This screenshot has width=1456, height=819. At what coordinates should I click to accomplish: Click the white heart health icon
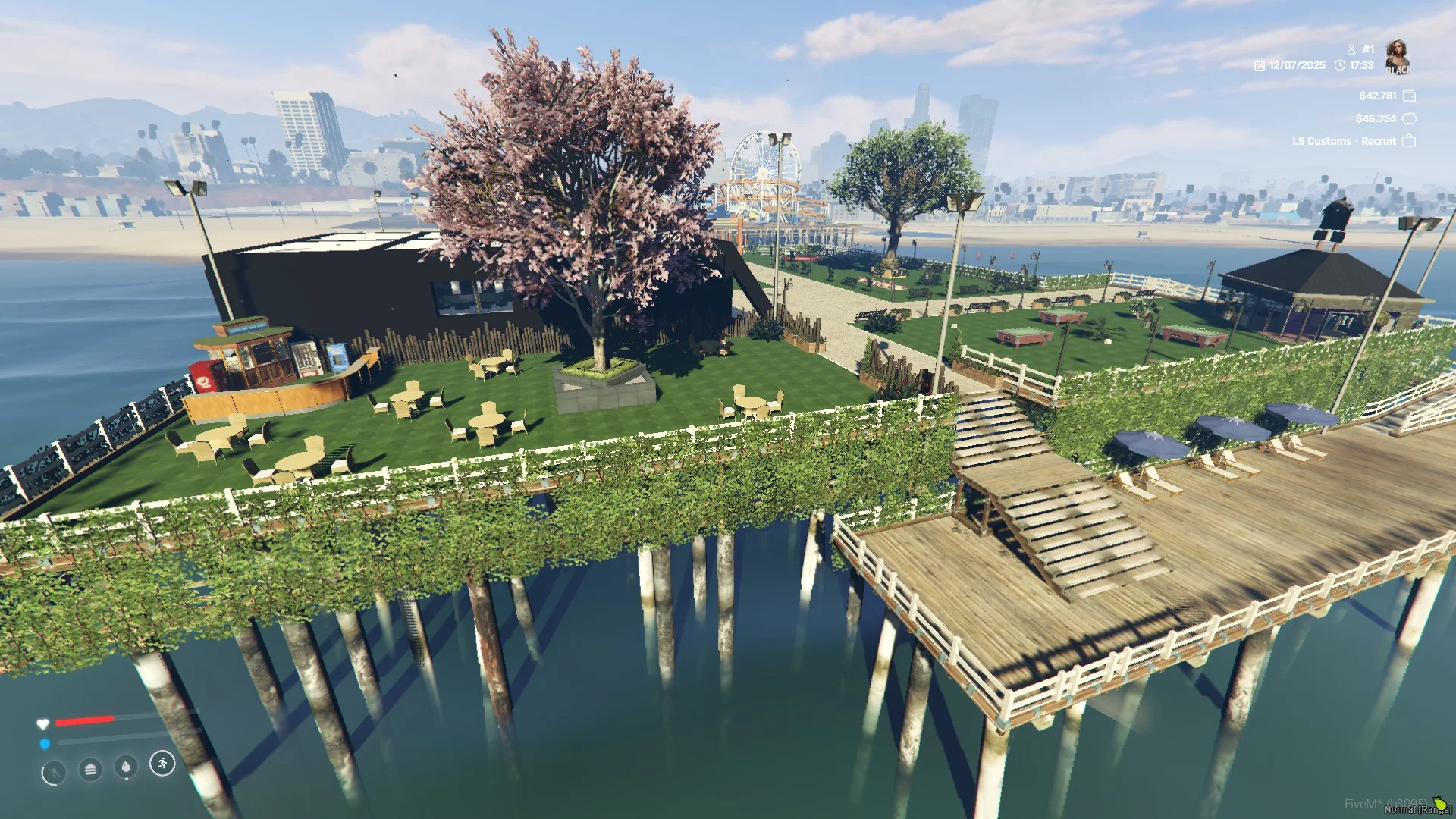click(x=42, y=723)
